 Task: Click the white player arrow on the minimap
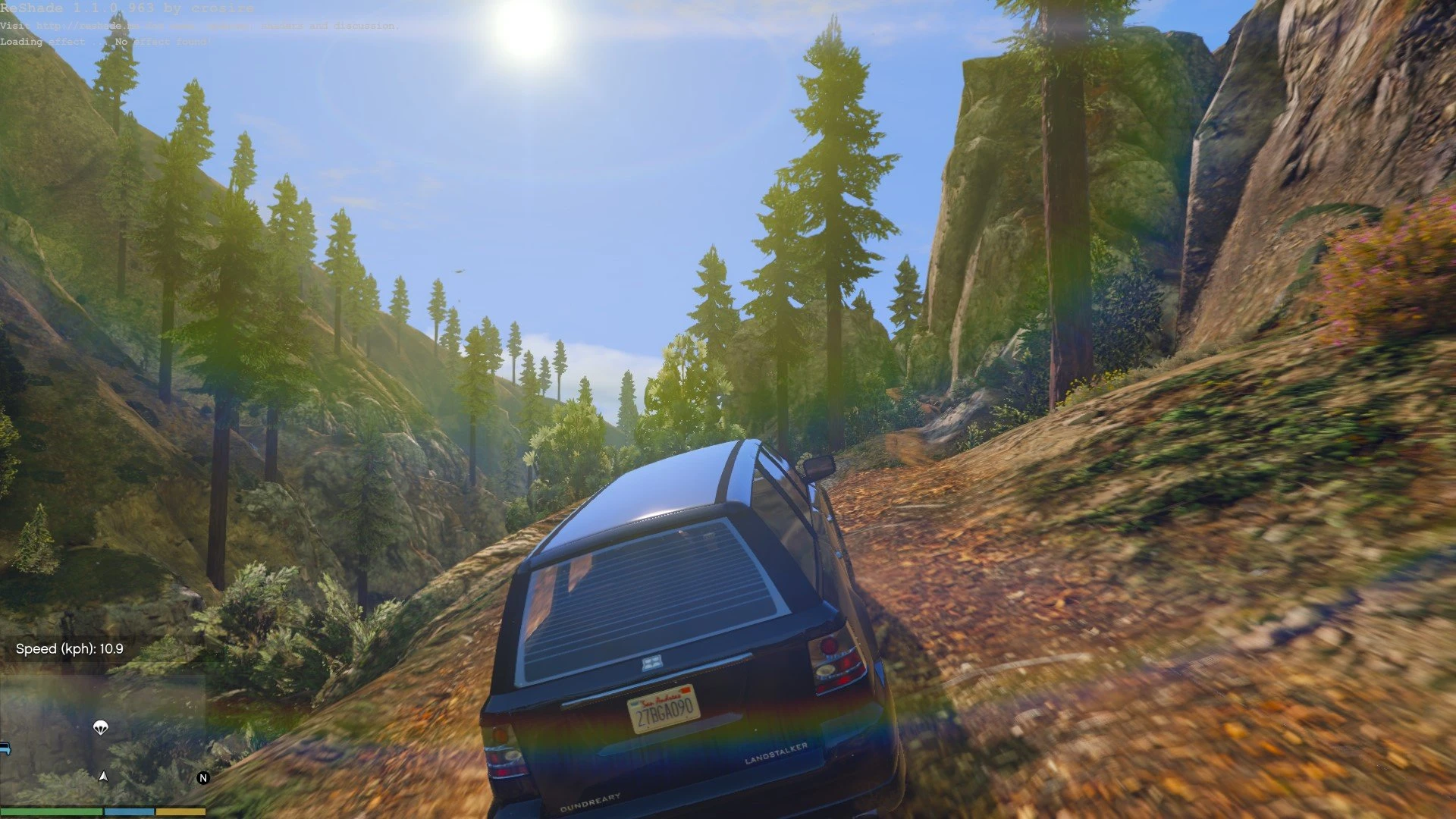(x=103, y=777)
